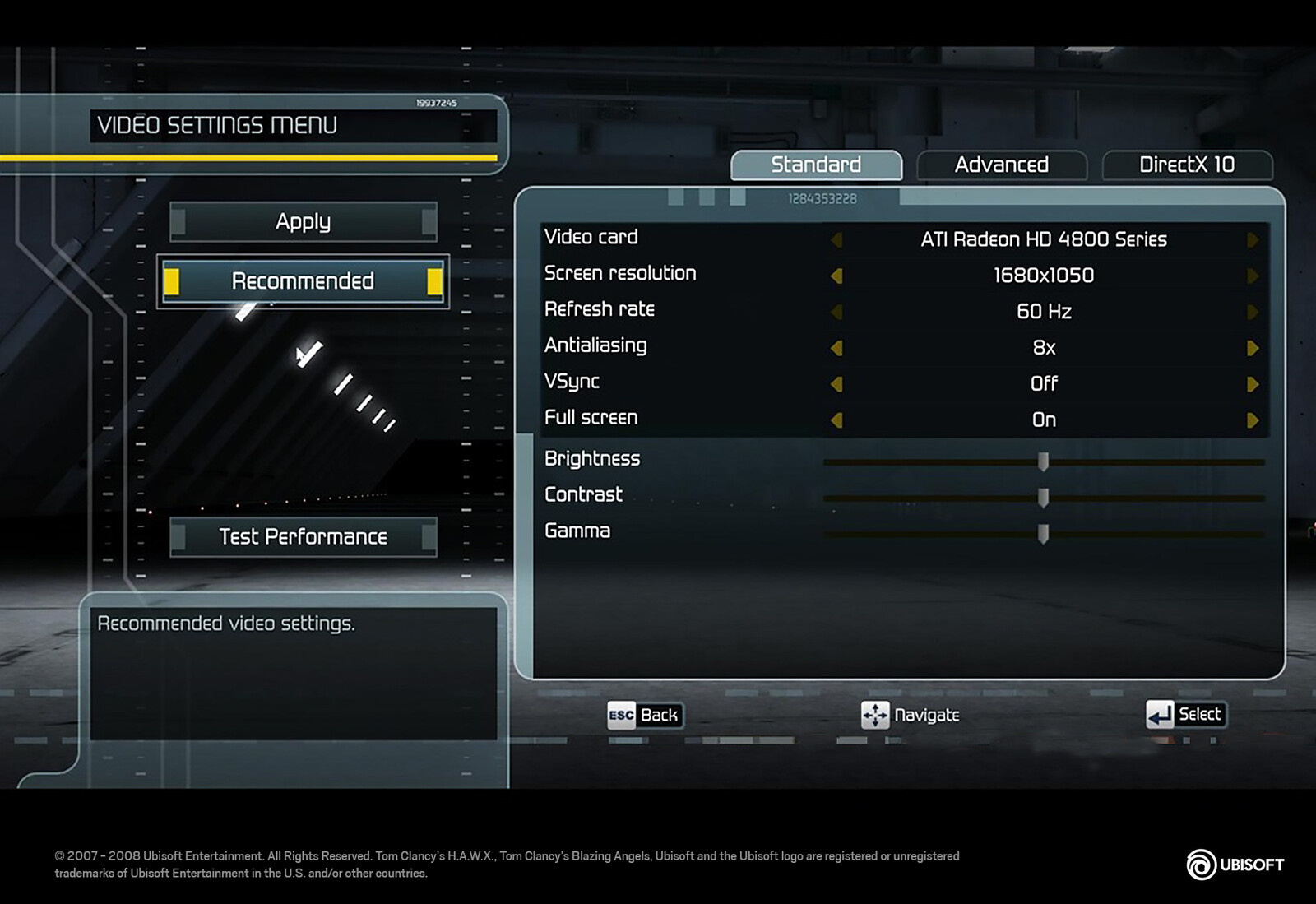Click the Brightness slider handle
Screen dimensions: 1316x904
click(x=1043, y=461)
